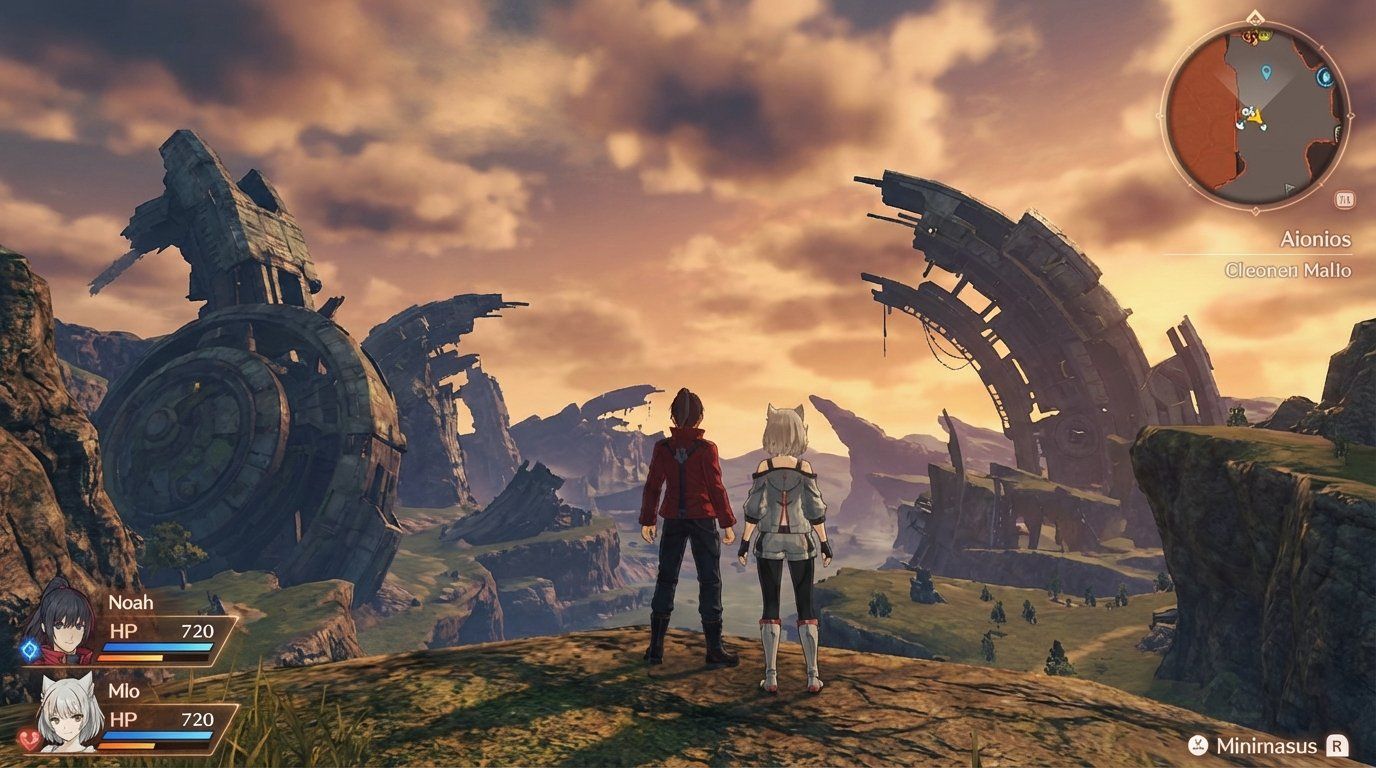Click Noah's blue Swordfighter class icon
Image resolution: width=1376 pixels, height=768 pixels.
click(x=31, y=650)
